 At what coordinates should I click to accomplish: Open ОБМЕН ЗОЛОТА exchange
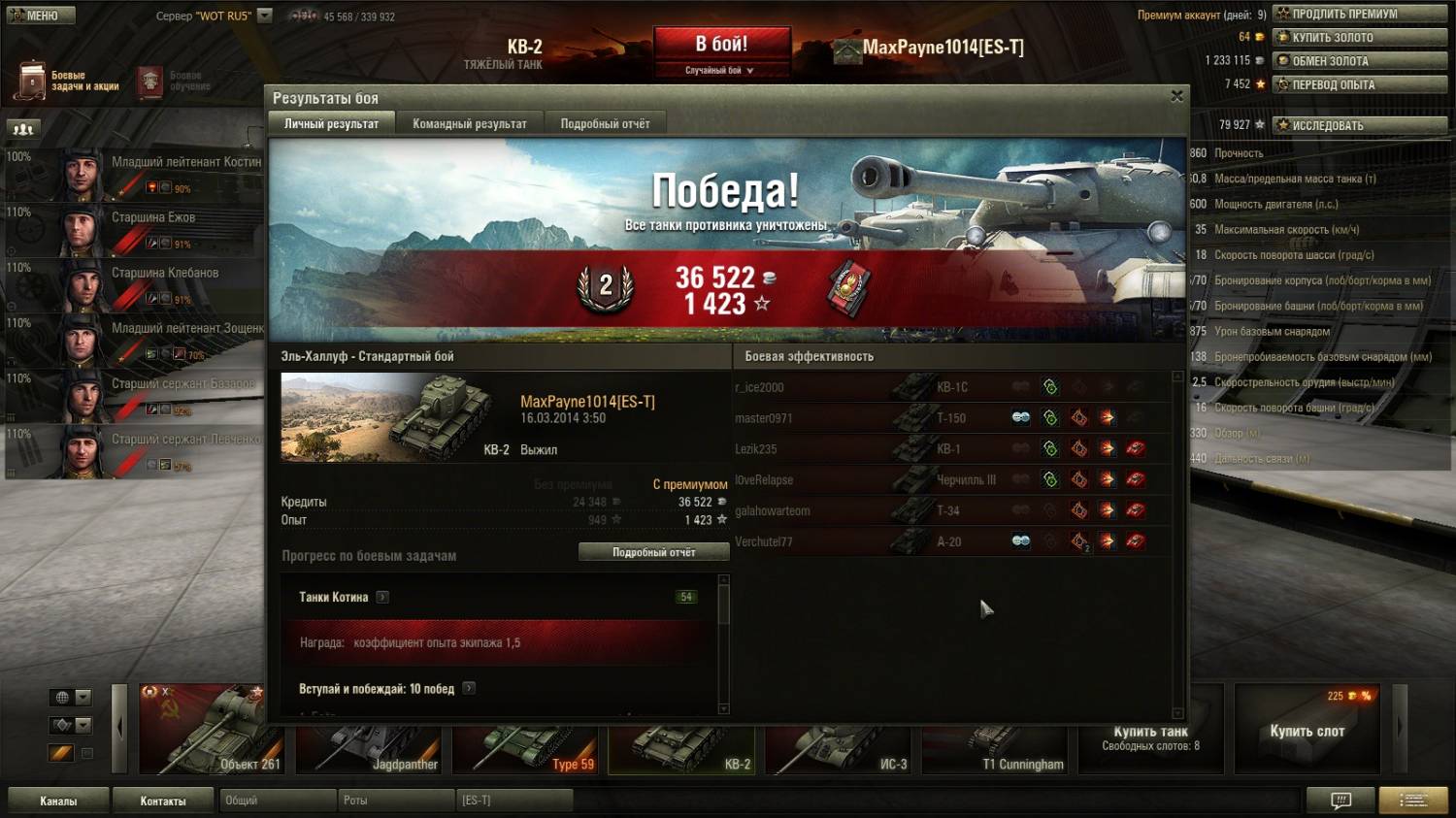[1359, 60]
